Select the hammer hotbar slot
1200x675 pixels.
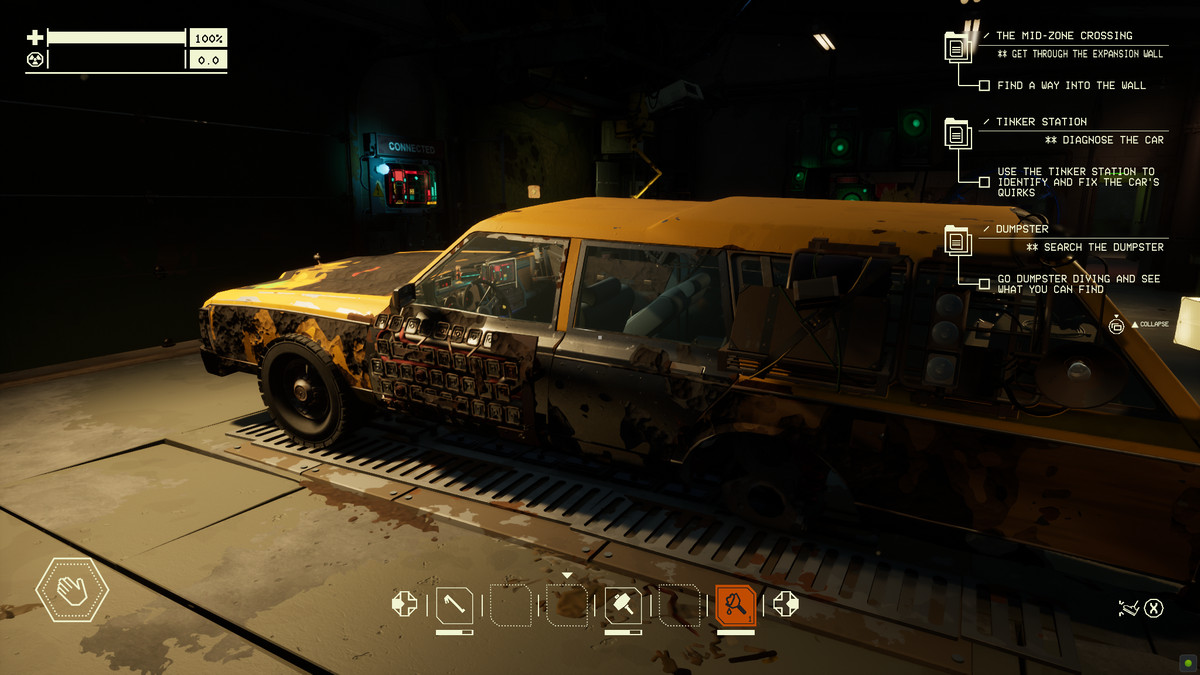tap(623, 605)
